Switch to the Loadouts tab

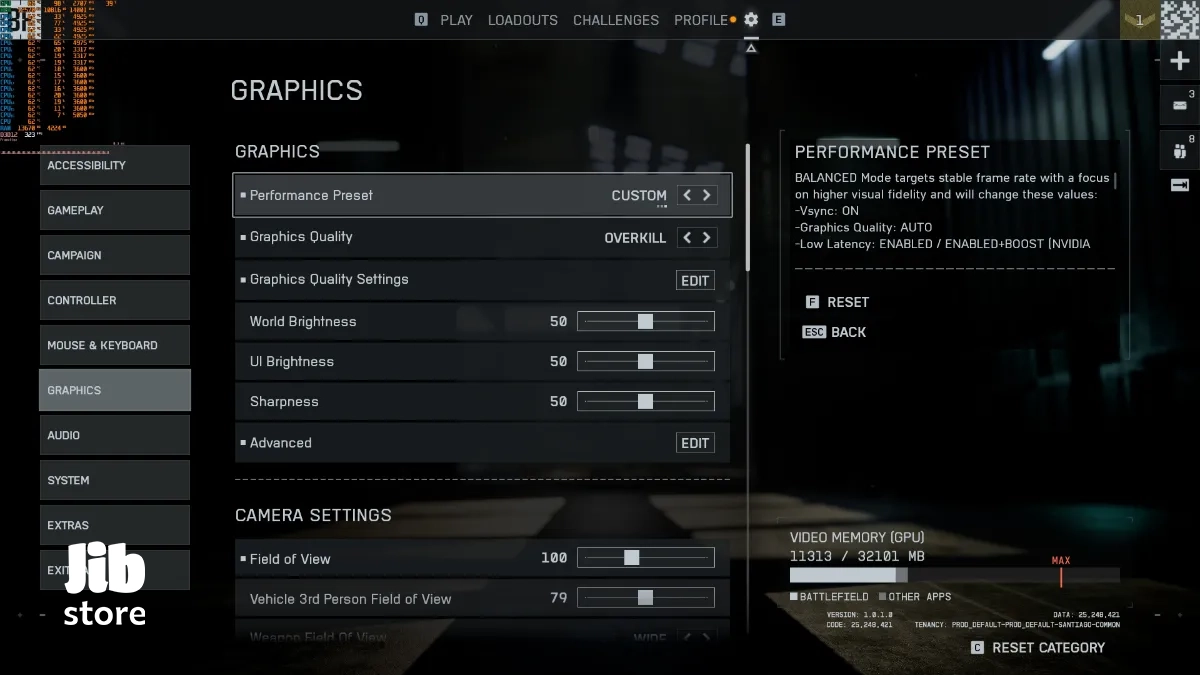(x=523, y=20)
